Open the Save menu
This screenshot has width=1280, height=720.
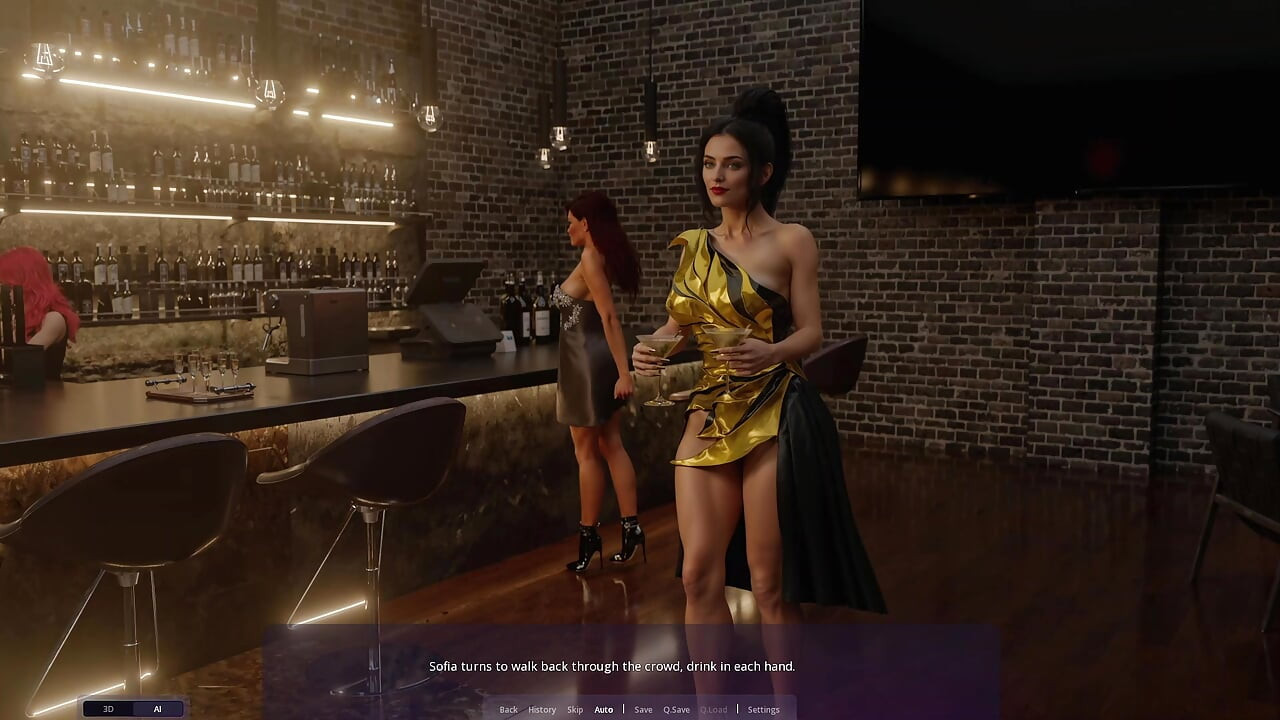click(x=643, y=710)
